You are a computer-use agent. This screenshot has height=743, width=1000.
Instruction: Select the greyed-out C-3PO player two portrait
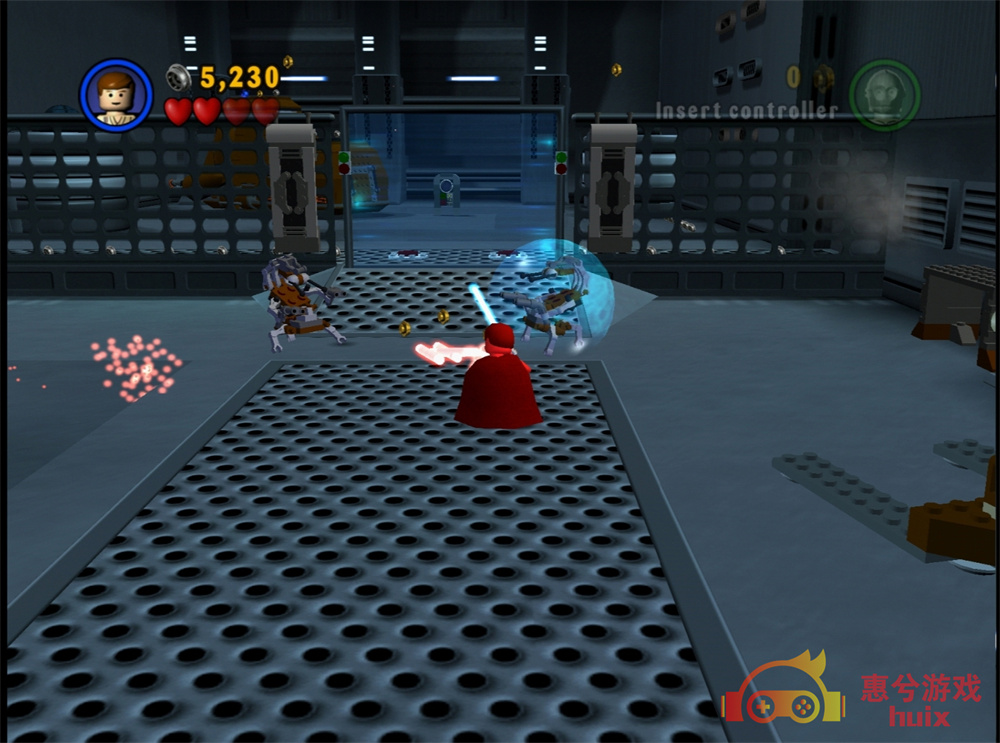[884, 95]
